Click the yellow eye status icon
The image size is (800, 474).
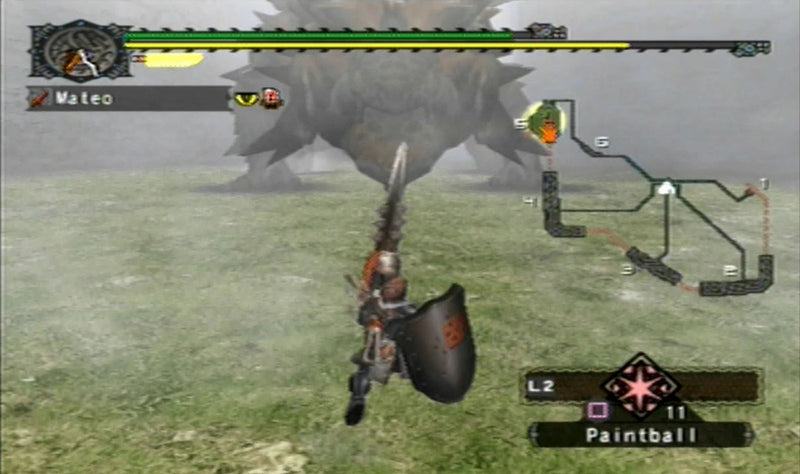(246, 99)
